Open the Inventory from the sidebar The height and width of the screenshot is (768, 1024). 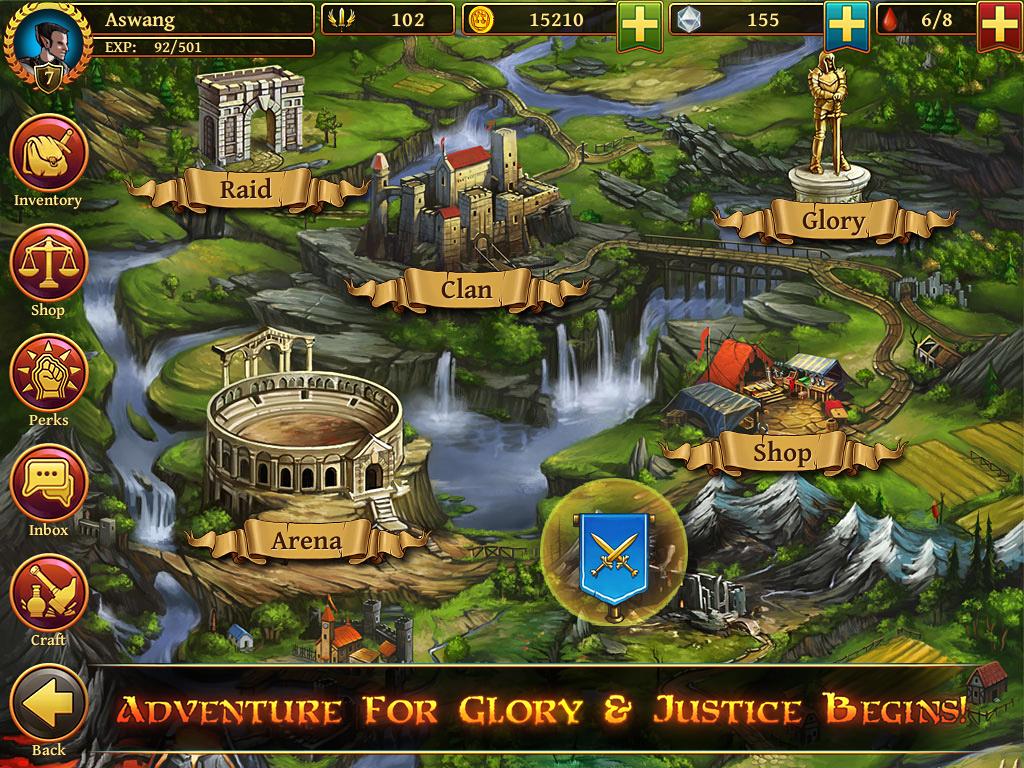point(48,153)
